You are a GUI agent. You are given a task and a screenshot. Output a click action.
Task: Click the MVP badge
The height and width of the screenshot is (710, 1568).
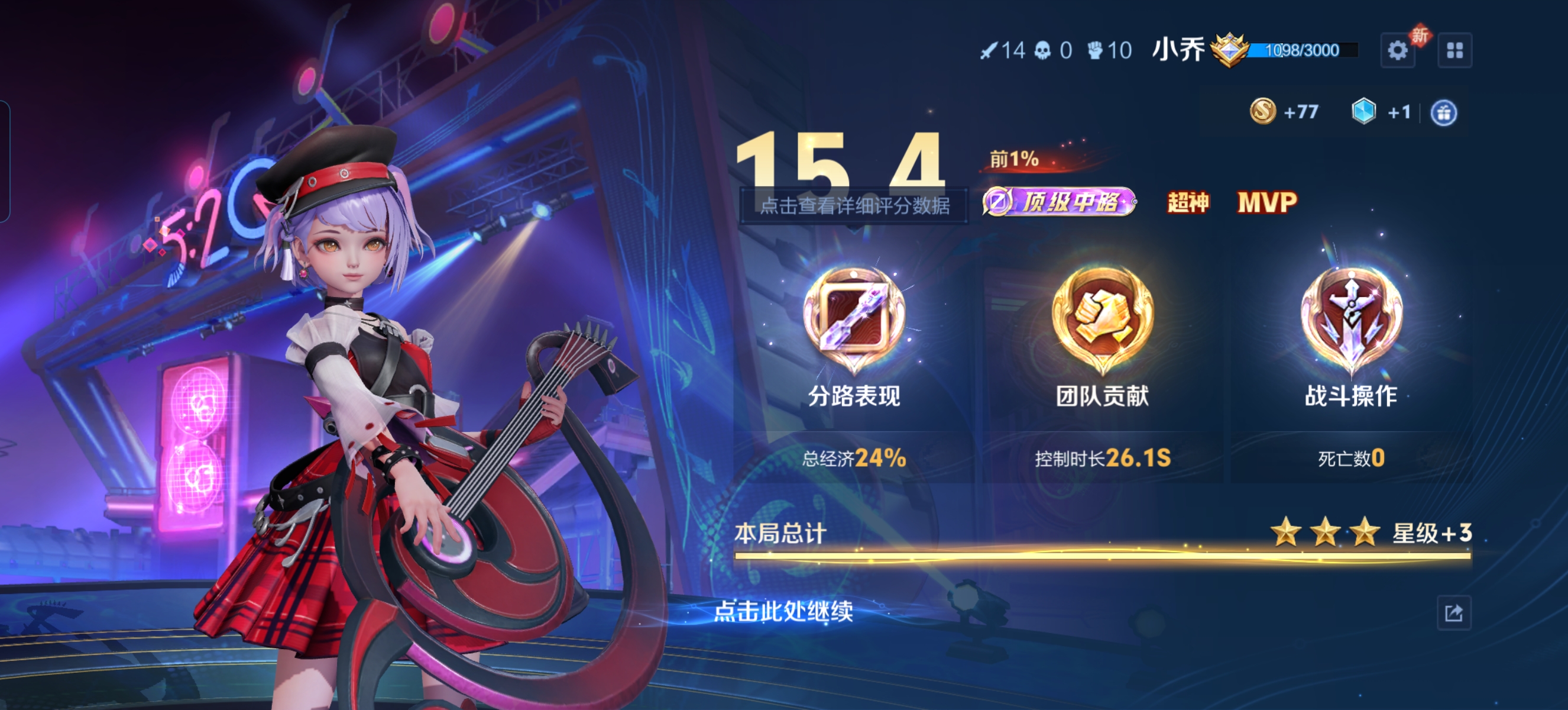[1267, 202]
